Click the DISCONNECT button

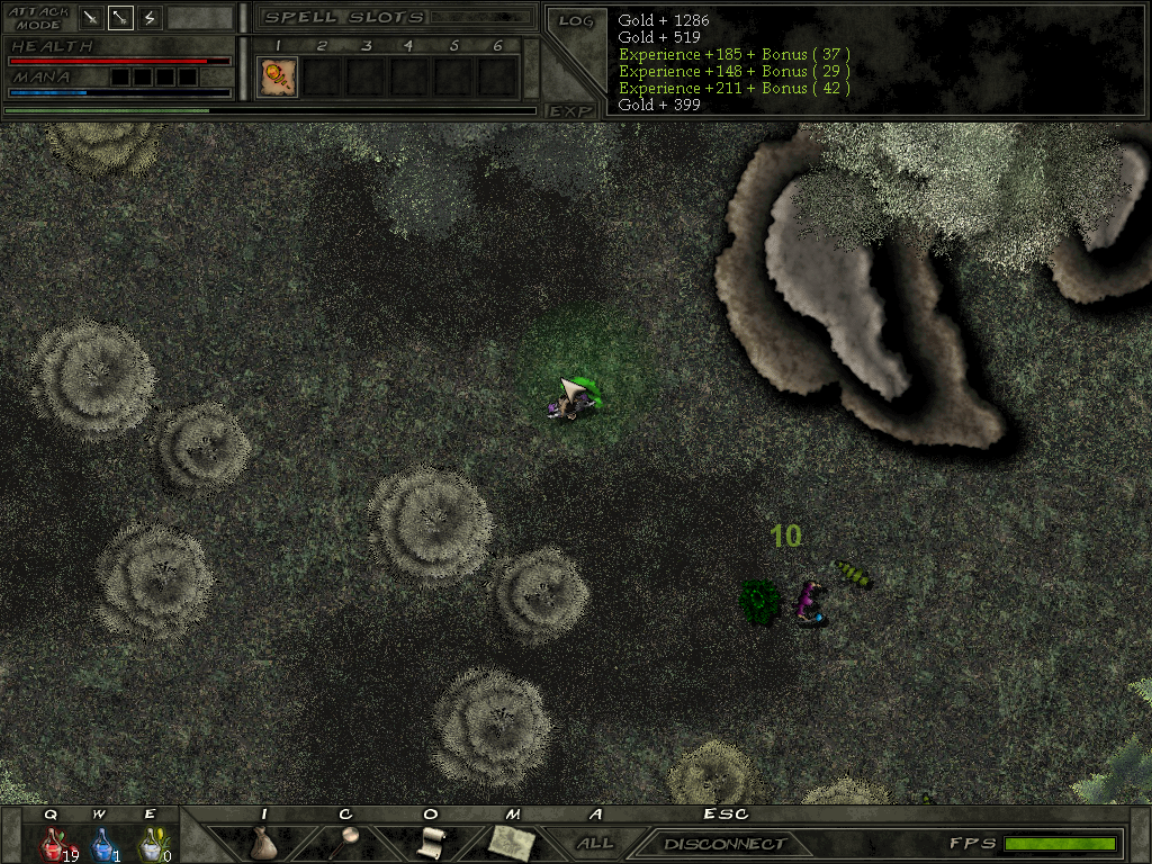click(x=724, y=844)
